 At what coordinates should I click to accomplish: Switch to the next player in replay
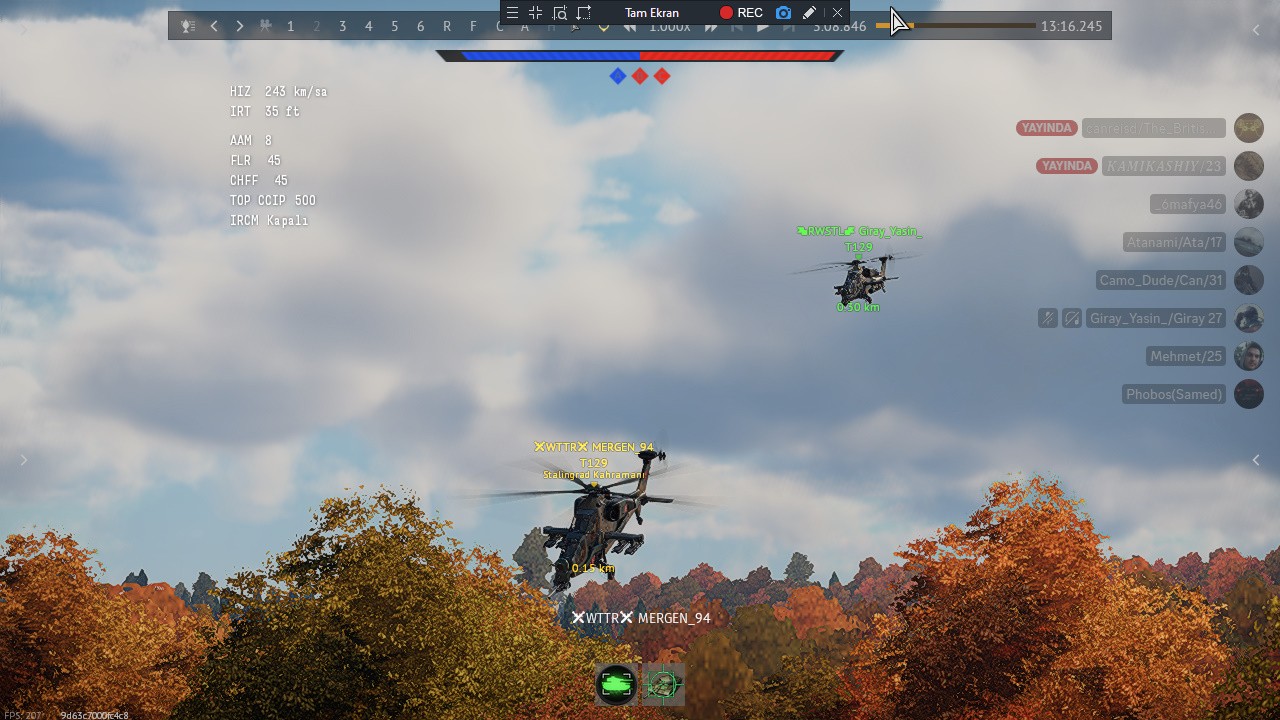239,26
